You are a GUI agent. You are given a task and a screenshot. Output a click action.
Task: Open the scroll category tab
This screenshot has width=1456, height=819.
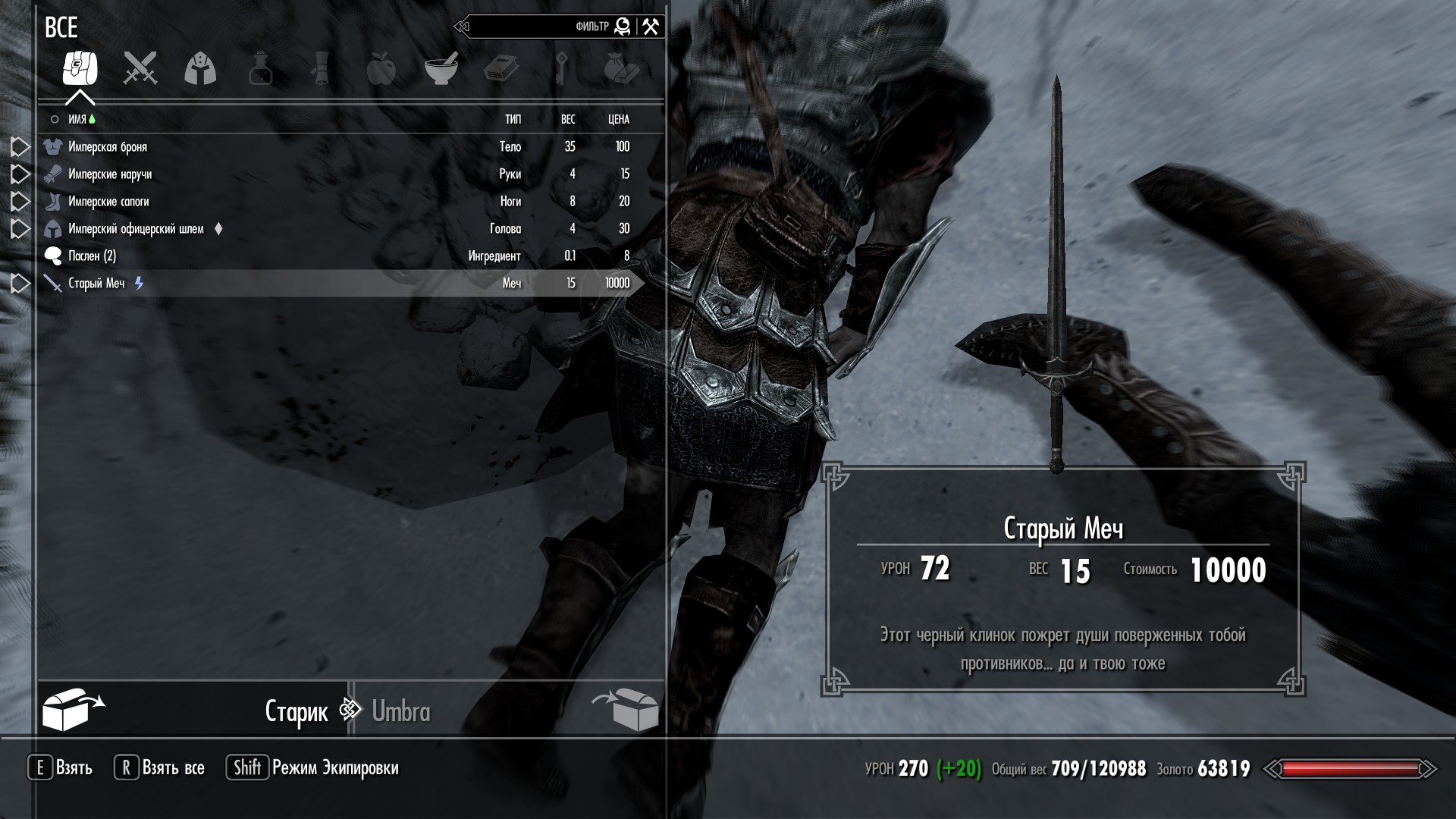321,69
